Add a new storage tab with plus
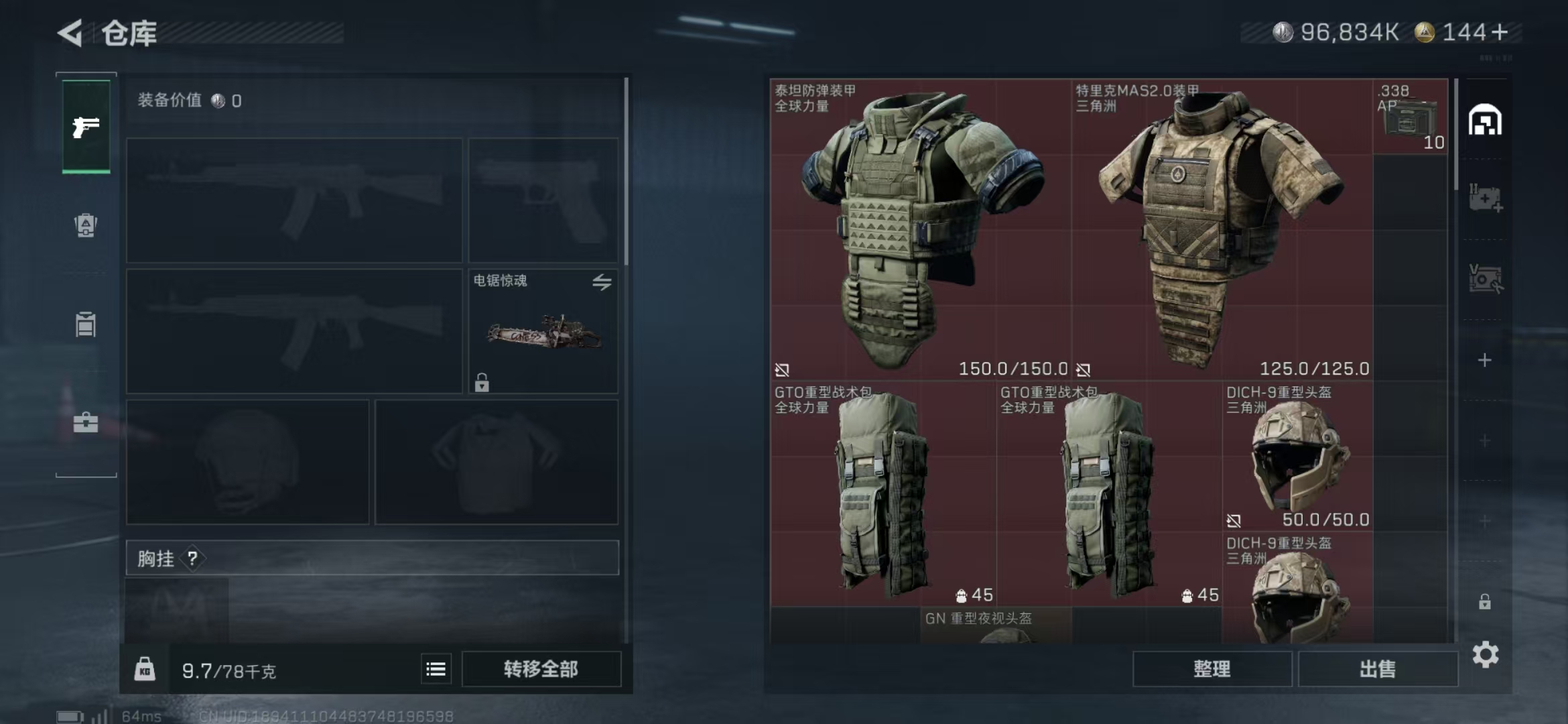The image size is (1568, 724). coord(1485,361)
